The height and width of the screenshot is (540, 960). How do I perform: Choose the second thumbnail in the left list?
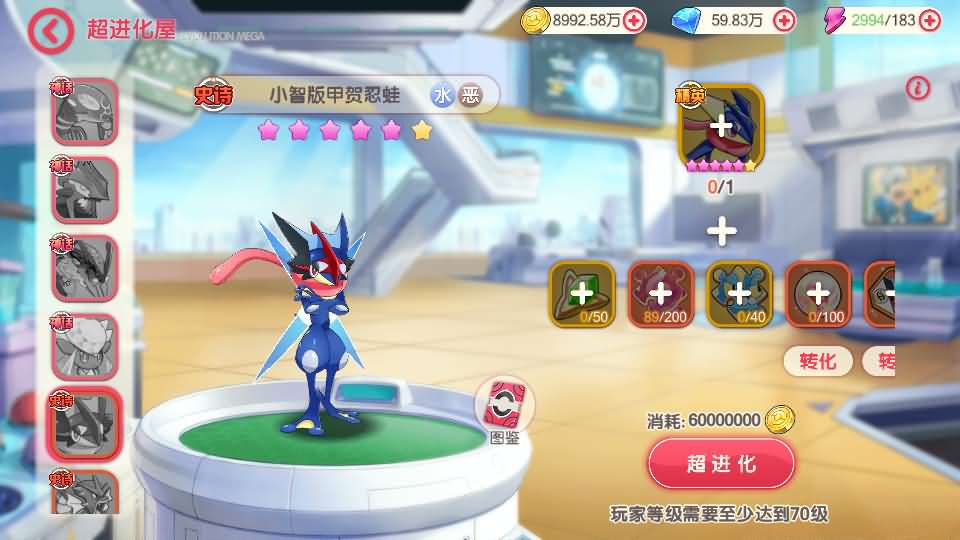(x=84, y=189)
